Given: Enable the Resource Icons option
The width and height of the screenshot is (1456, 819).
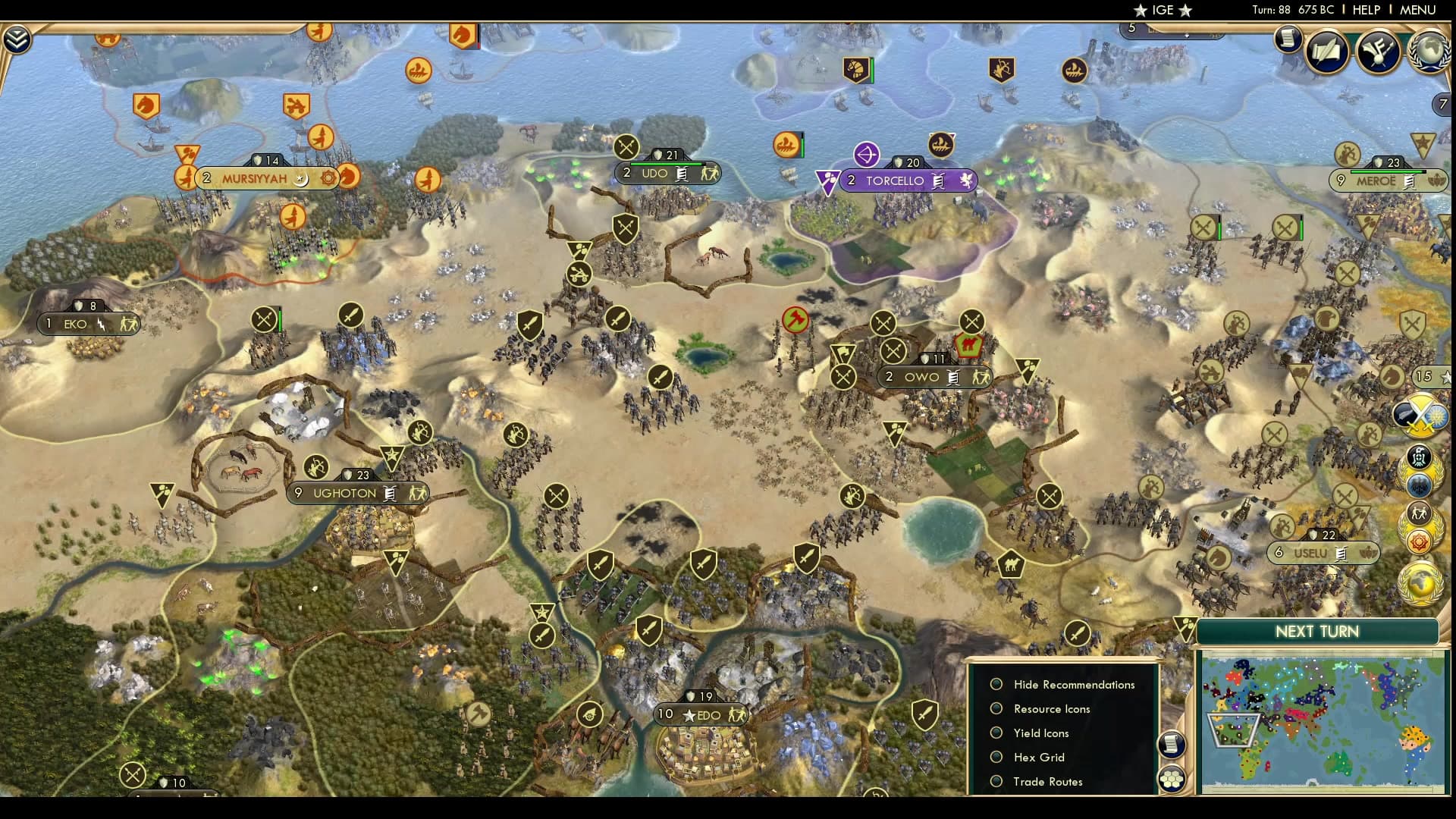Looking at the screenshot, I should 996,708.
